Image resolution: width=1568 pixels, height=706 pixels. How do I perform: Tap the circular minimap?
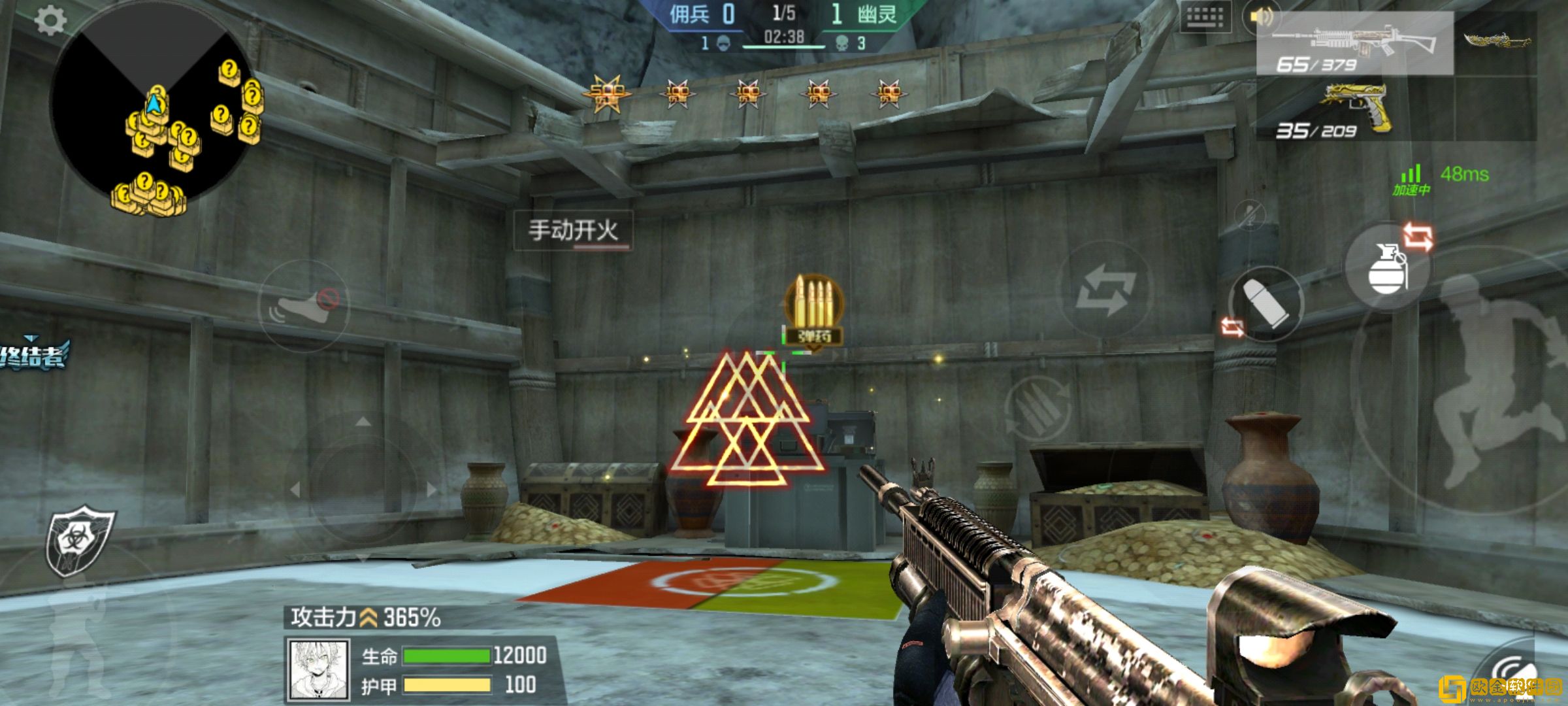(152, 106)
